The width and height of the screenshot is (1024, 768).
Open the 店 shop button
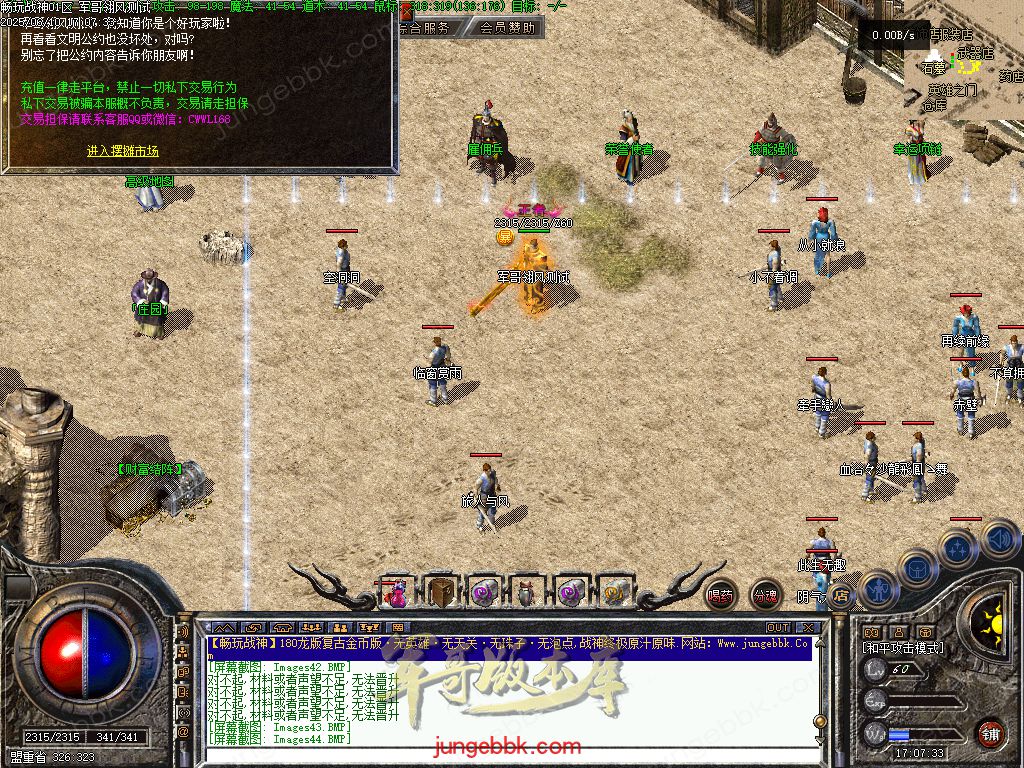click(841, 596)
